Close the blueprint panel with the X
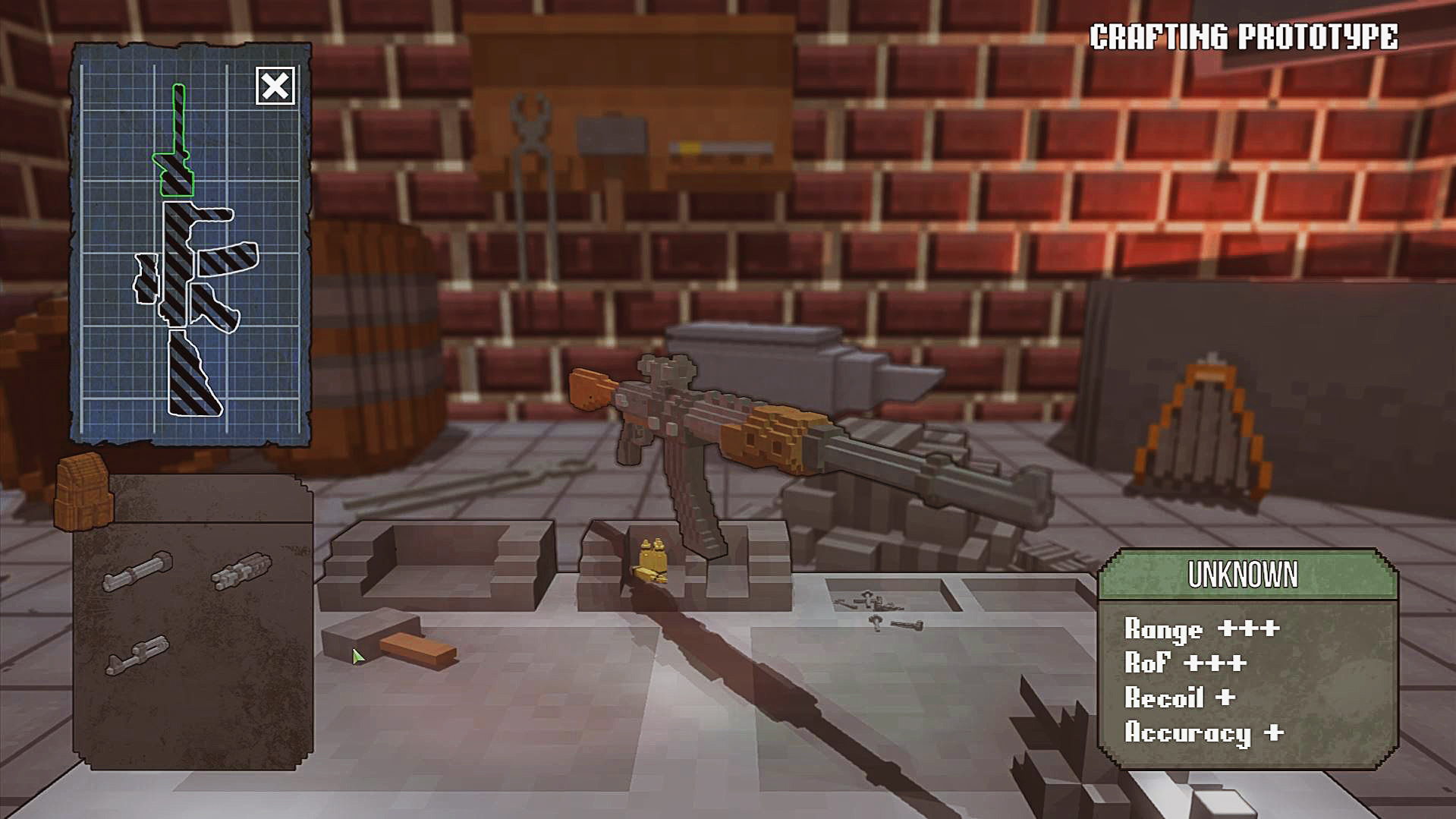Screen dimensions: 1456x819 tap(275, 86)
